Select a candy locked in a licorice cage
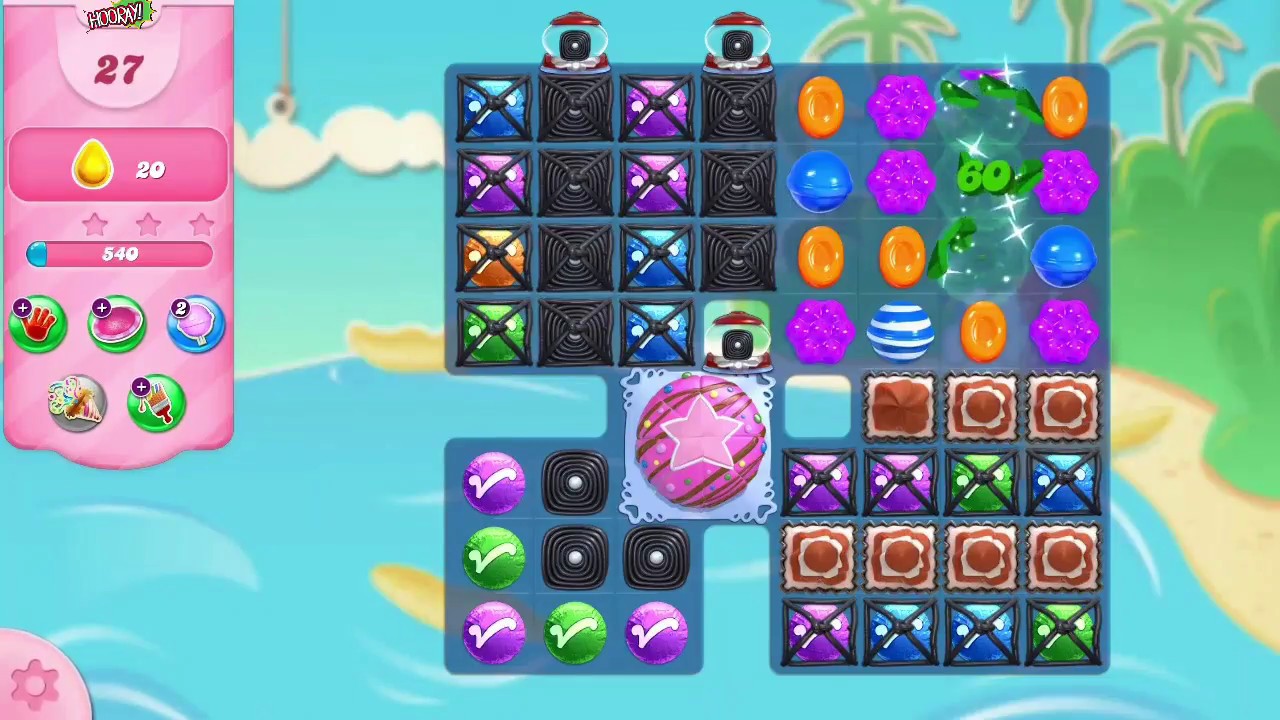1280x720 pixels. tap(493, 105)
